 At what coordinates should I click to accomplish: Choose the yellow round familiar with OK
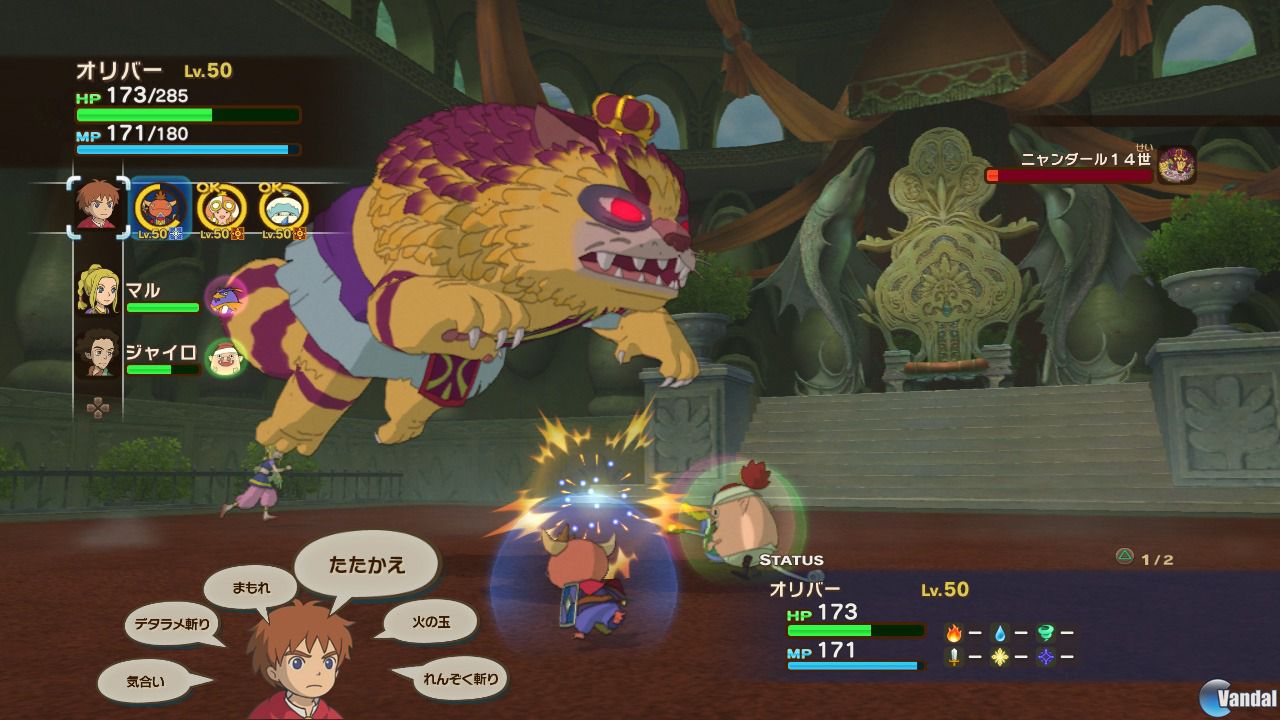pos(220,208)
